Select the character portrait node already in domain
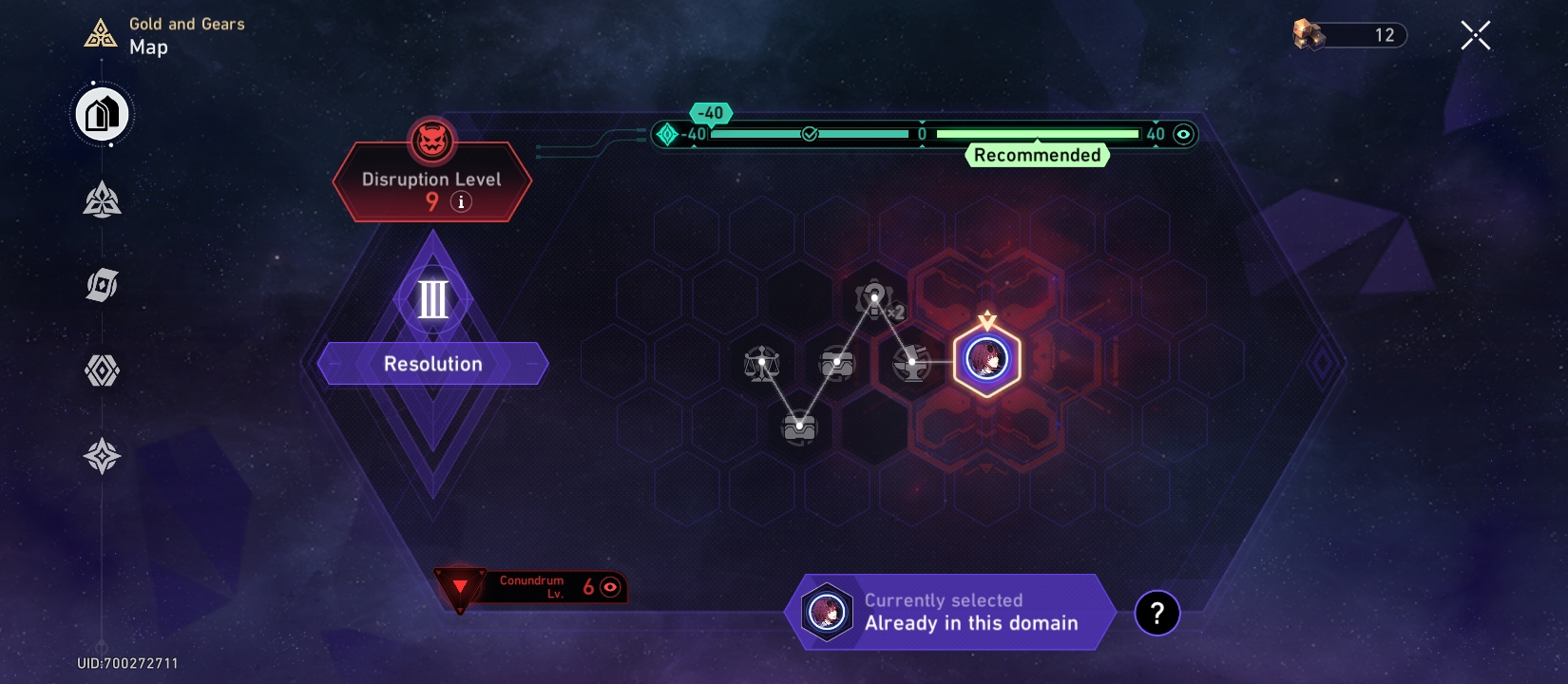 [988, 356]
